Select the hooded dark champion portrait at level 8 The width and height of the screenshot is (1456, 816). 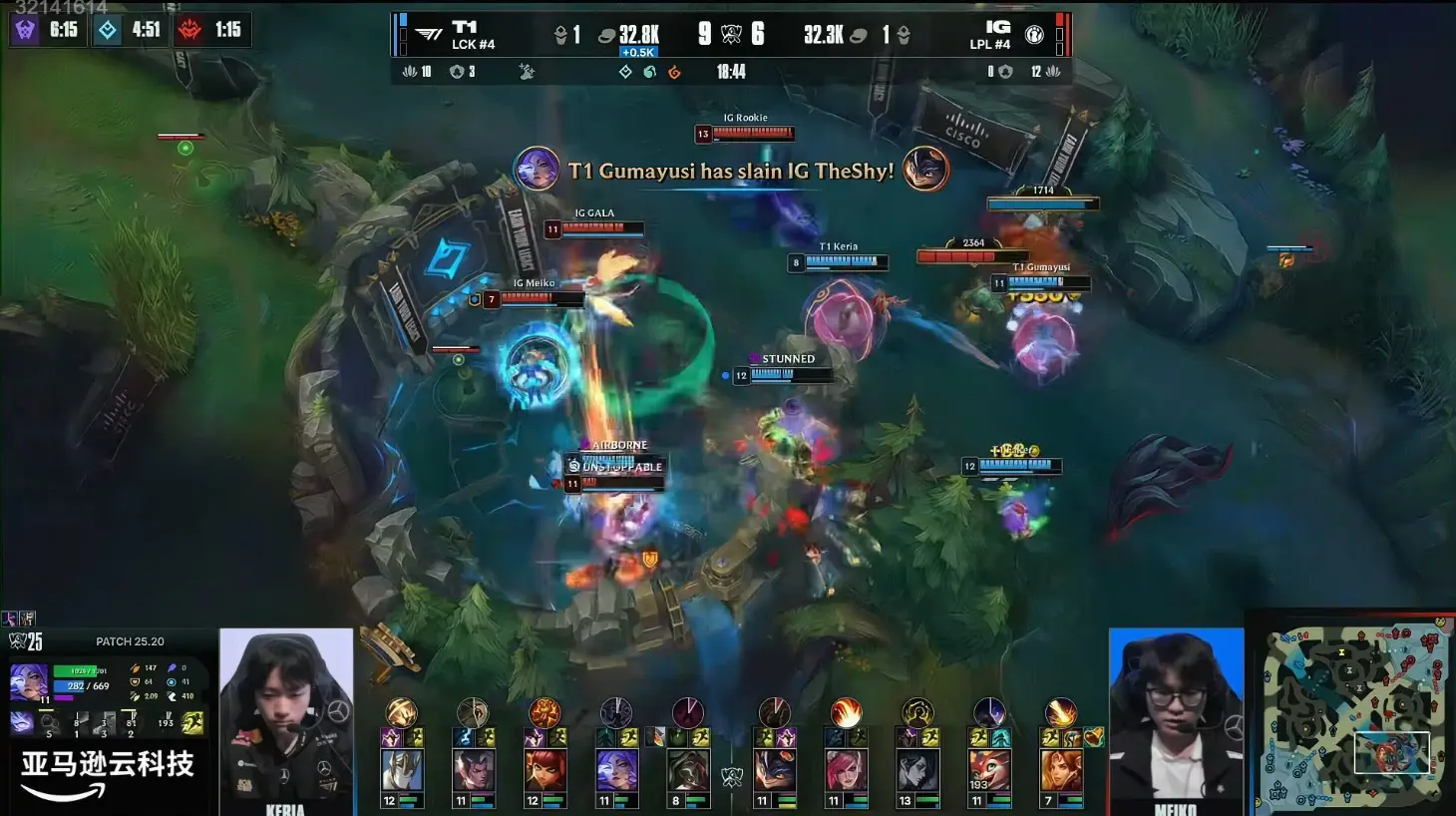(688, 770)
